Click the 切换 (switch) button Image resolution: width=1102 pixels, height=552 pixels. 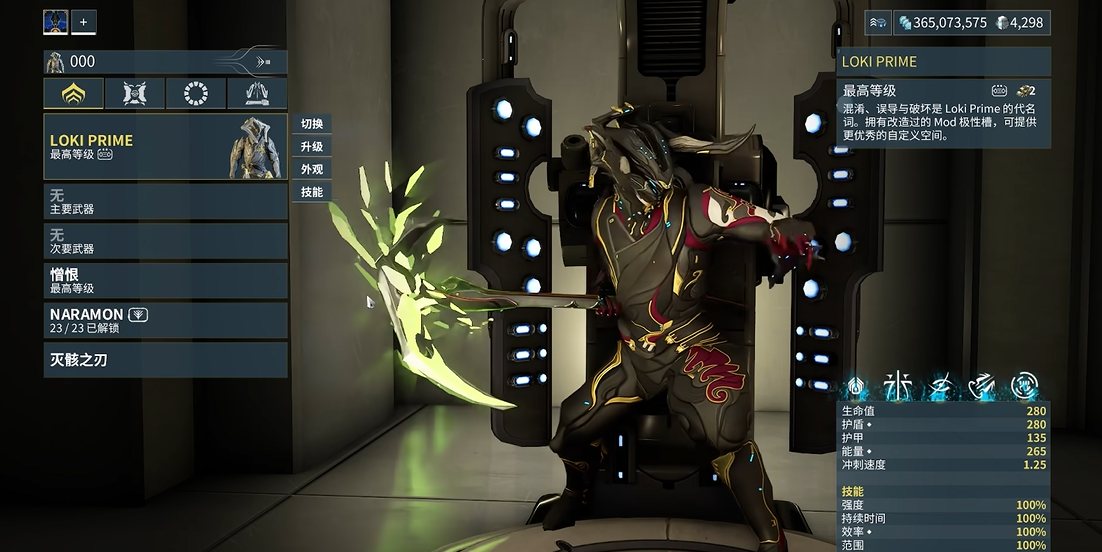(x=312, y=124)
